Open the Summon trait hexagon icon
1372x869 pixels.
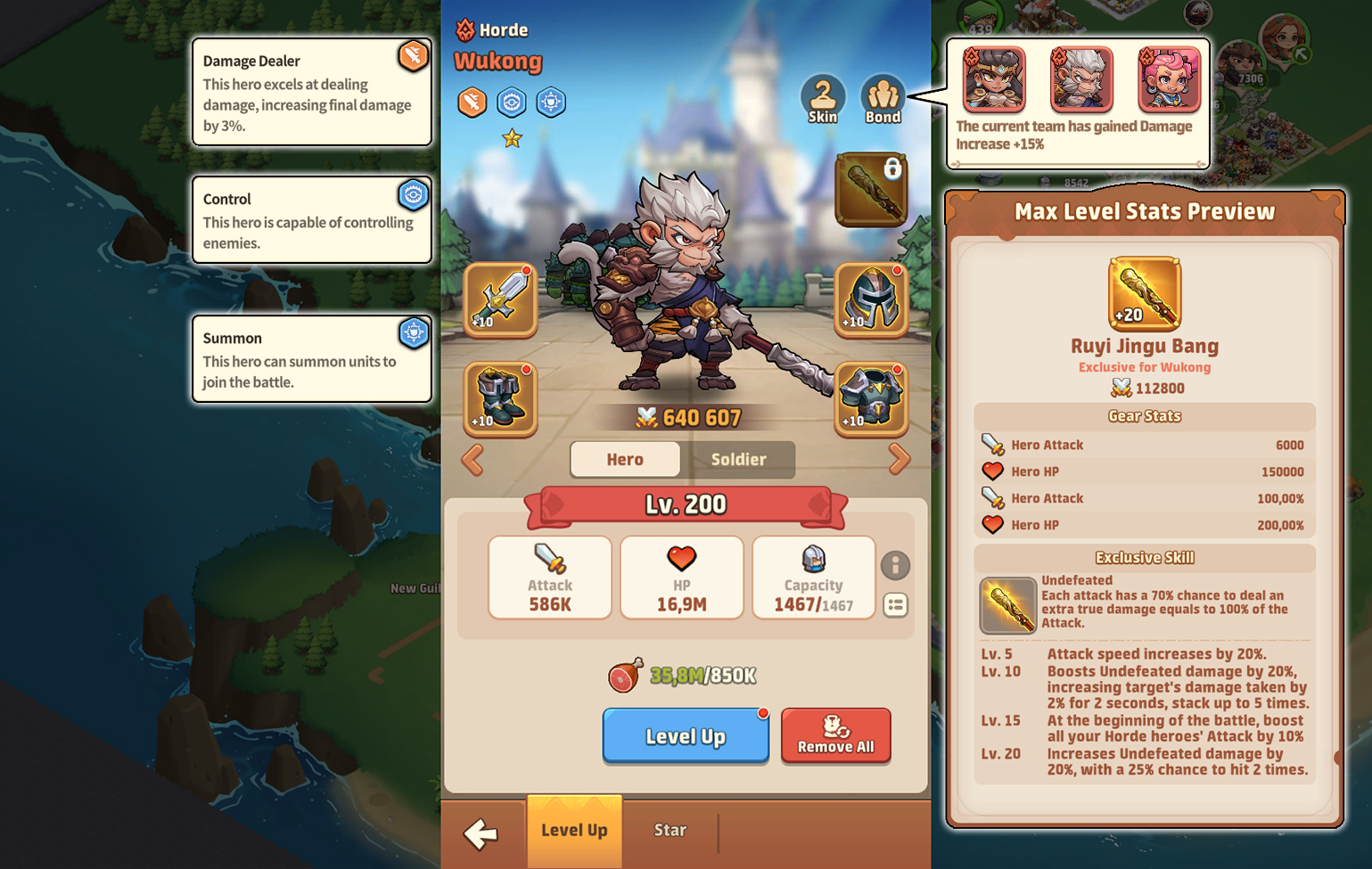click(x=551, y=102)
